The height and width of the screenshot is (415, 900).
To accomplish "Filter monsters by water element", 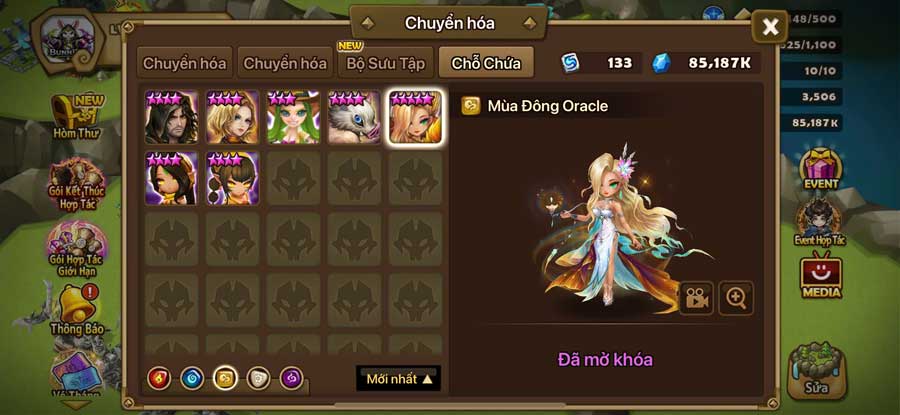I will [x=192, y=379].
